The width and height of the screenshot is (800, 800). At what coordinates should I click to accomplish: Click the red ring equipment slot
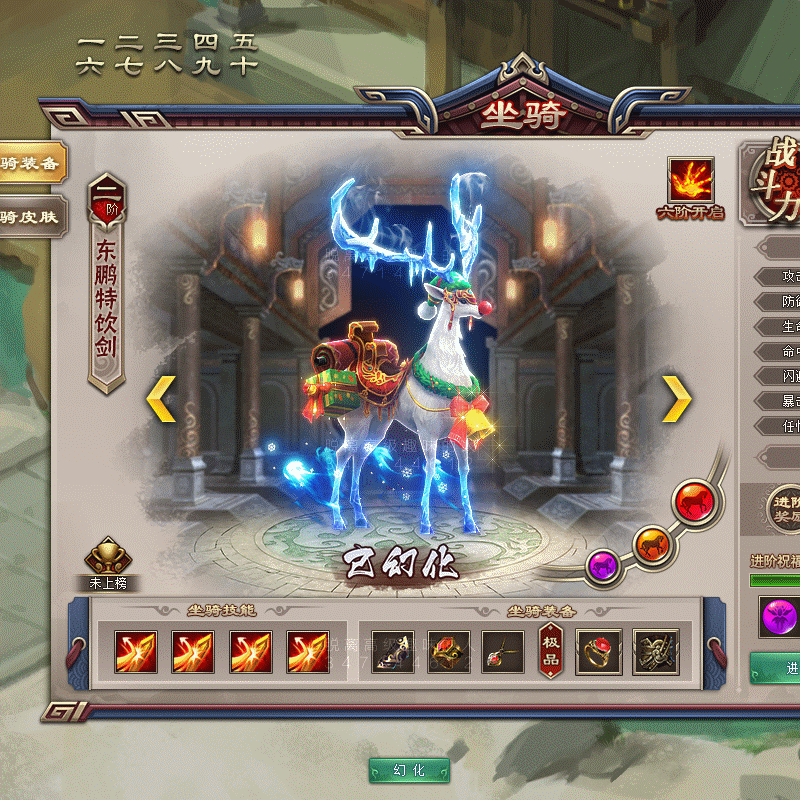coord(598,652)
